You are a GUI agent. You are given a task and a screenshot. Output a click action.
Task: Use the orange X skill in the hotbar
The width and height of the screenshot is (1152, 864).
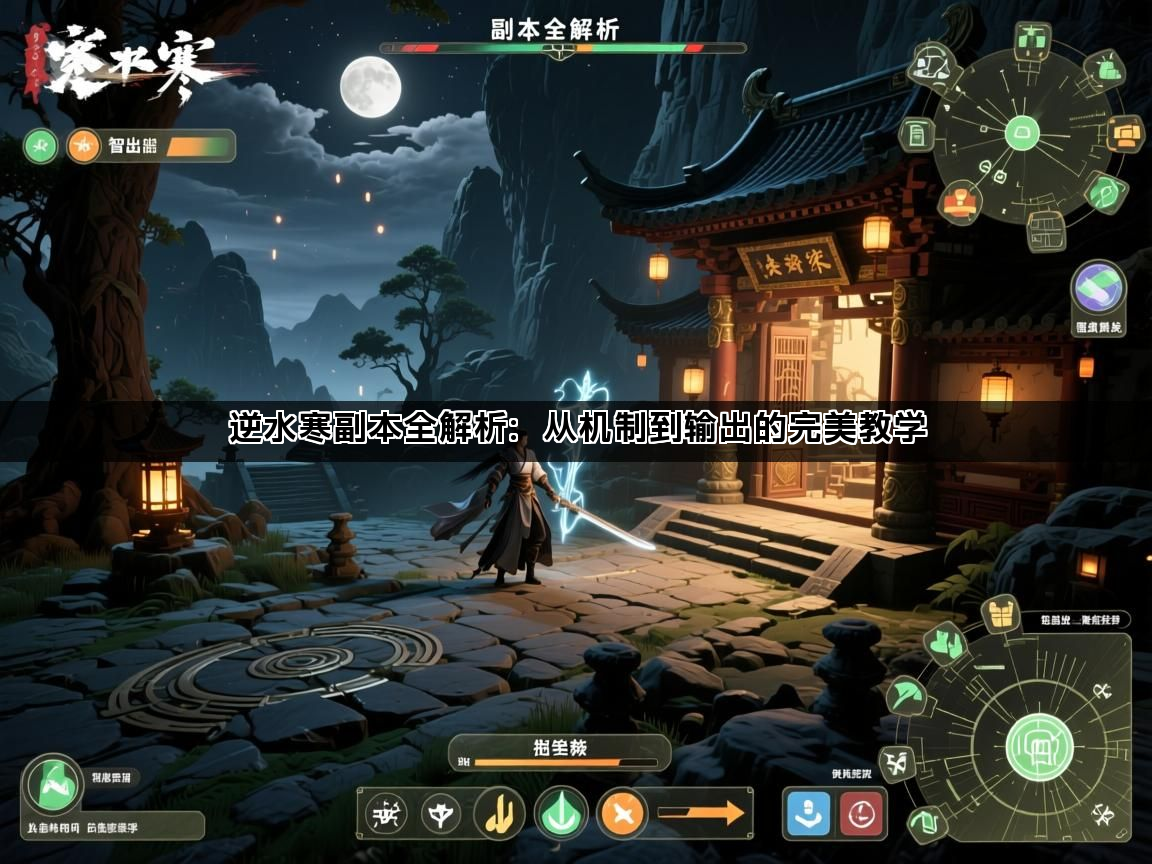622,813
